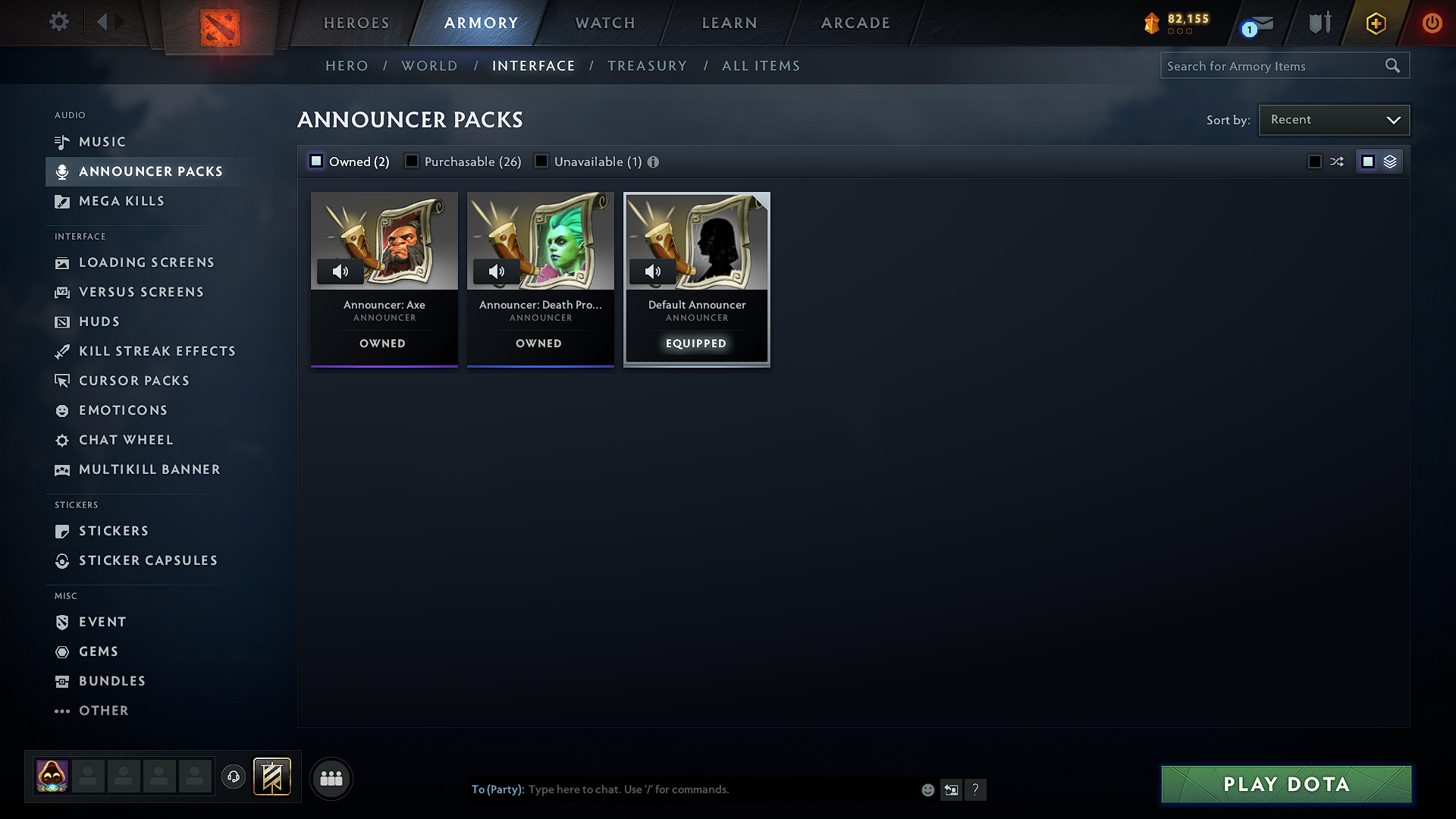Click the party chat input field
The image size is (1456, 819).
(682, 789)
